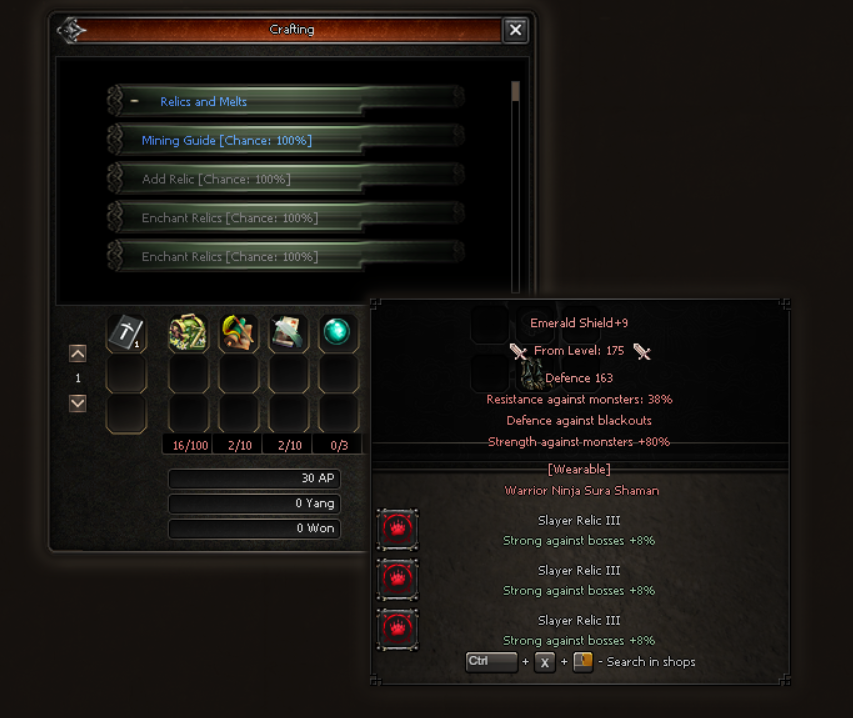Select the pickaxe book result item
The image size is (853, 718).
click(126, 334)
